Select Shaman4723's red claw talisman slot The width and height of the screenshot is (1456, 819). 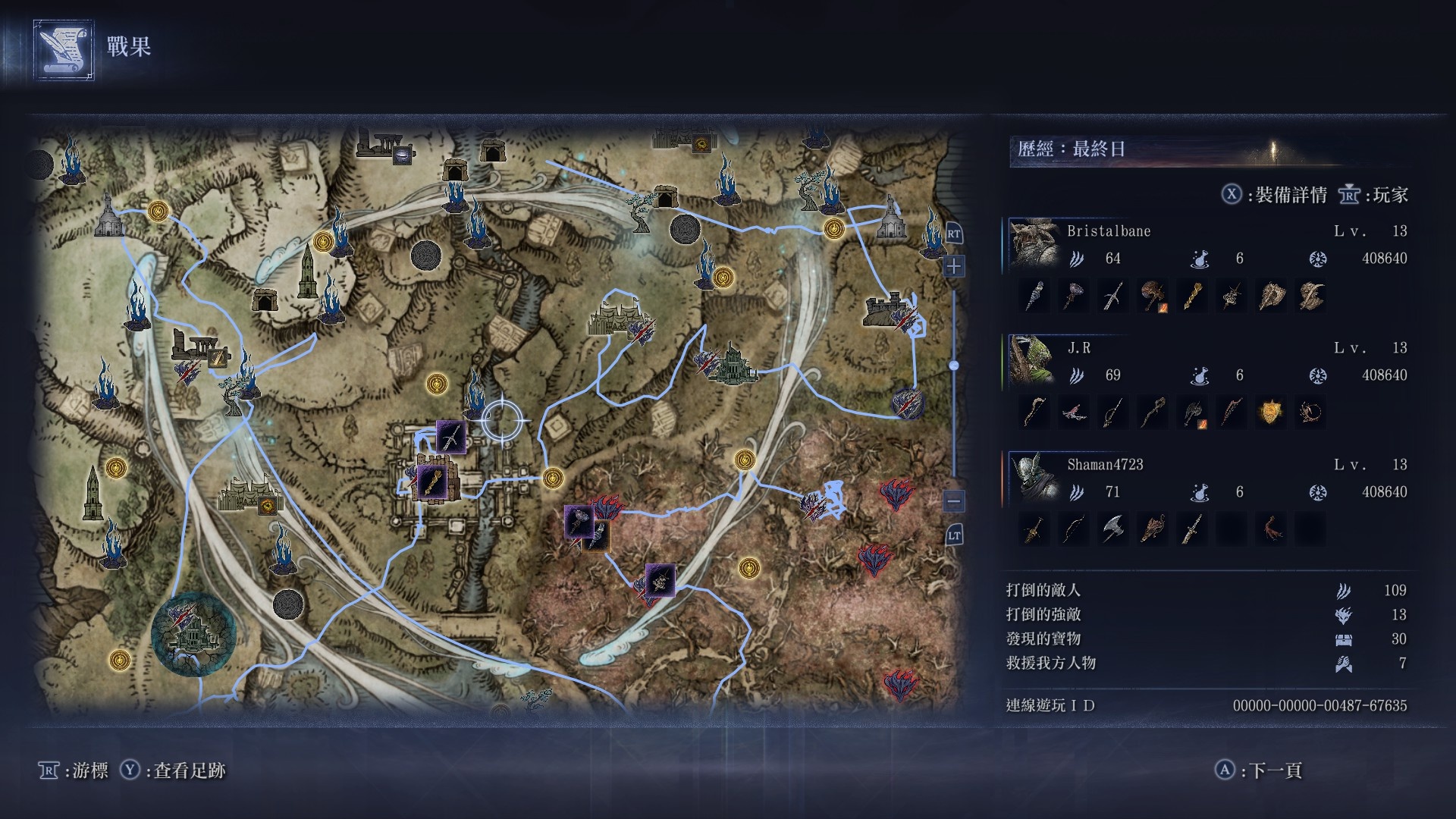tap(1270, 529)
